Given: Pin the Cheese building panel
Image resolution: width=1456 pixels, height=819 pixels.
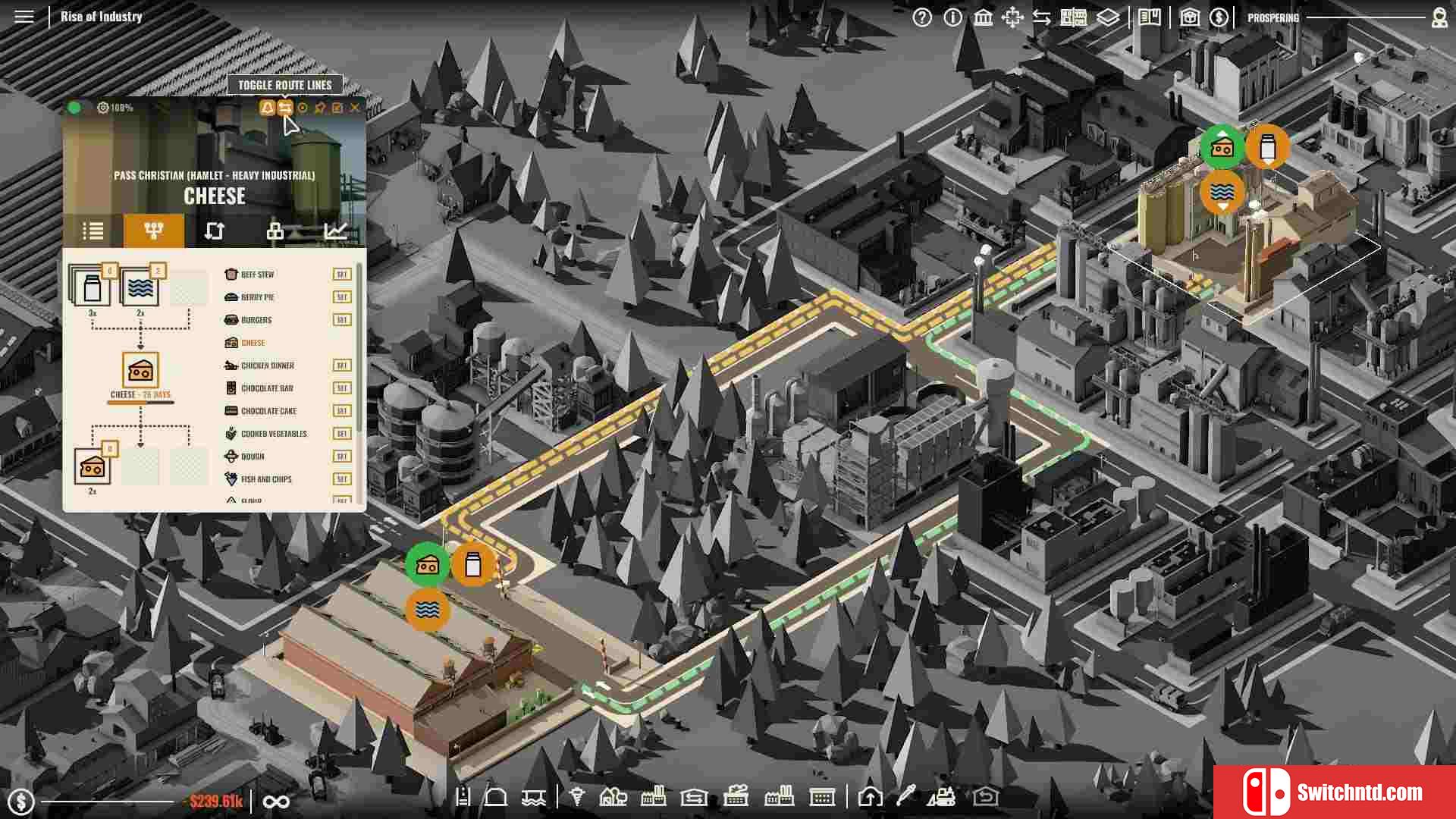Looking at the screenshot, I should [x=320, y=108].
